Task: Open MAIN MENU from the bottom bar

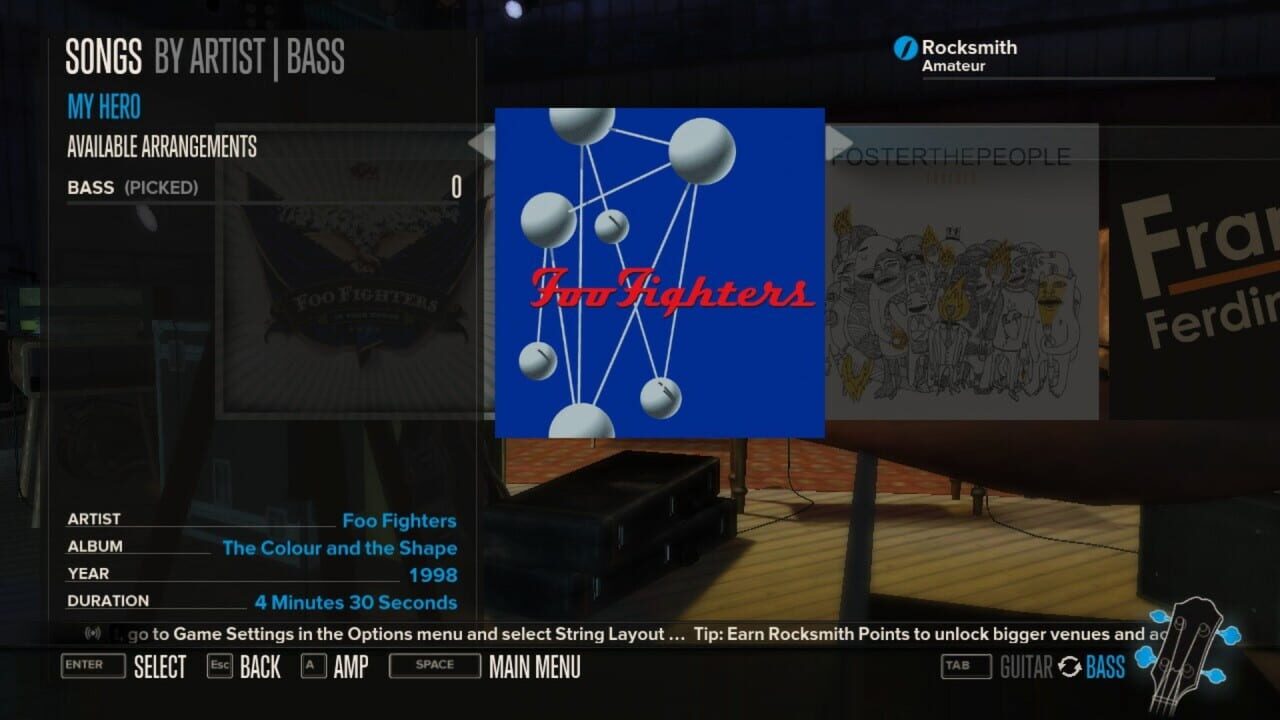Action: (534, 666)
